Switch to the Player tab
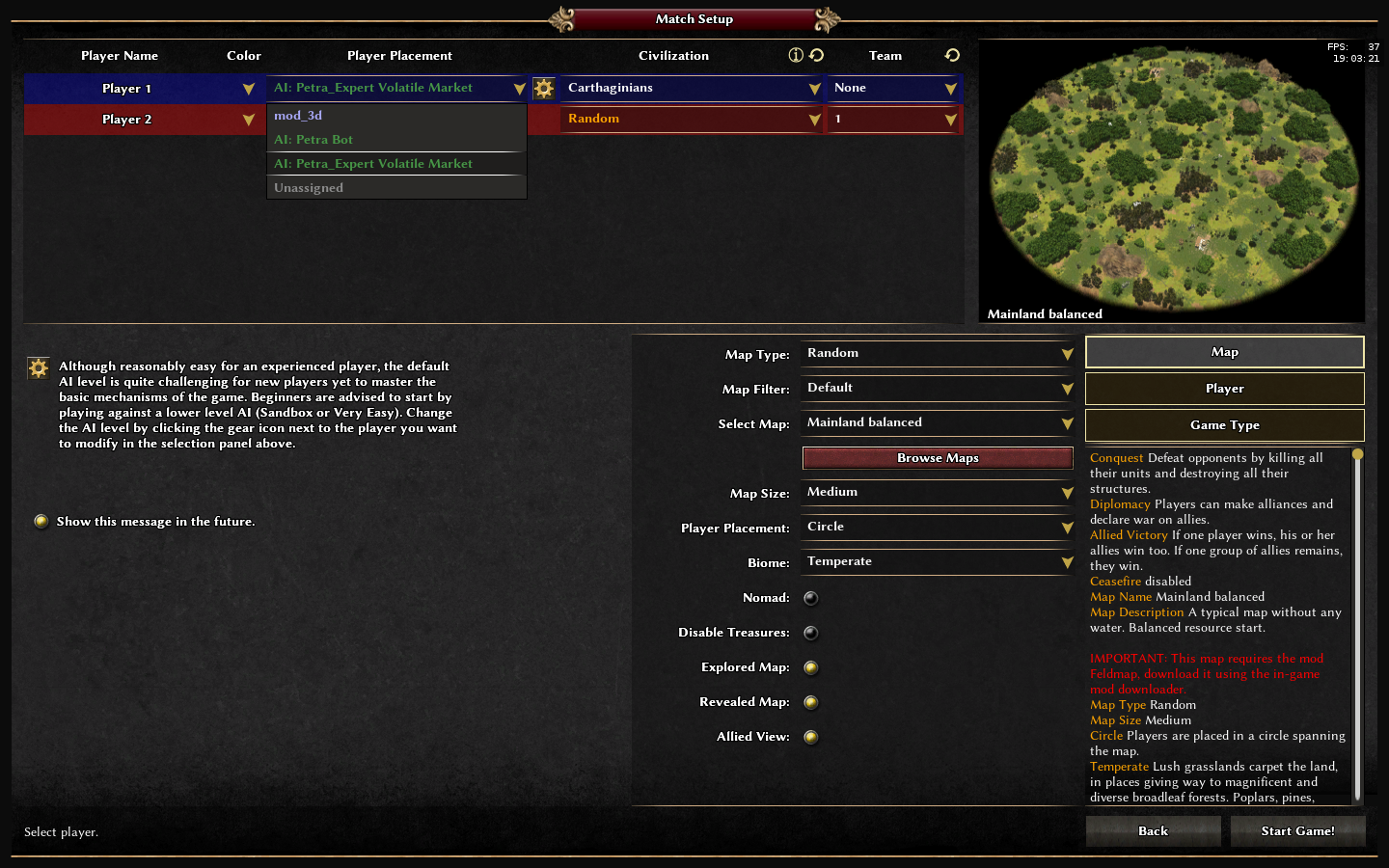 (x=1224, y=389)
